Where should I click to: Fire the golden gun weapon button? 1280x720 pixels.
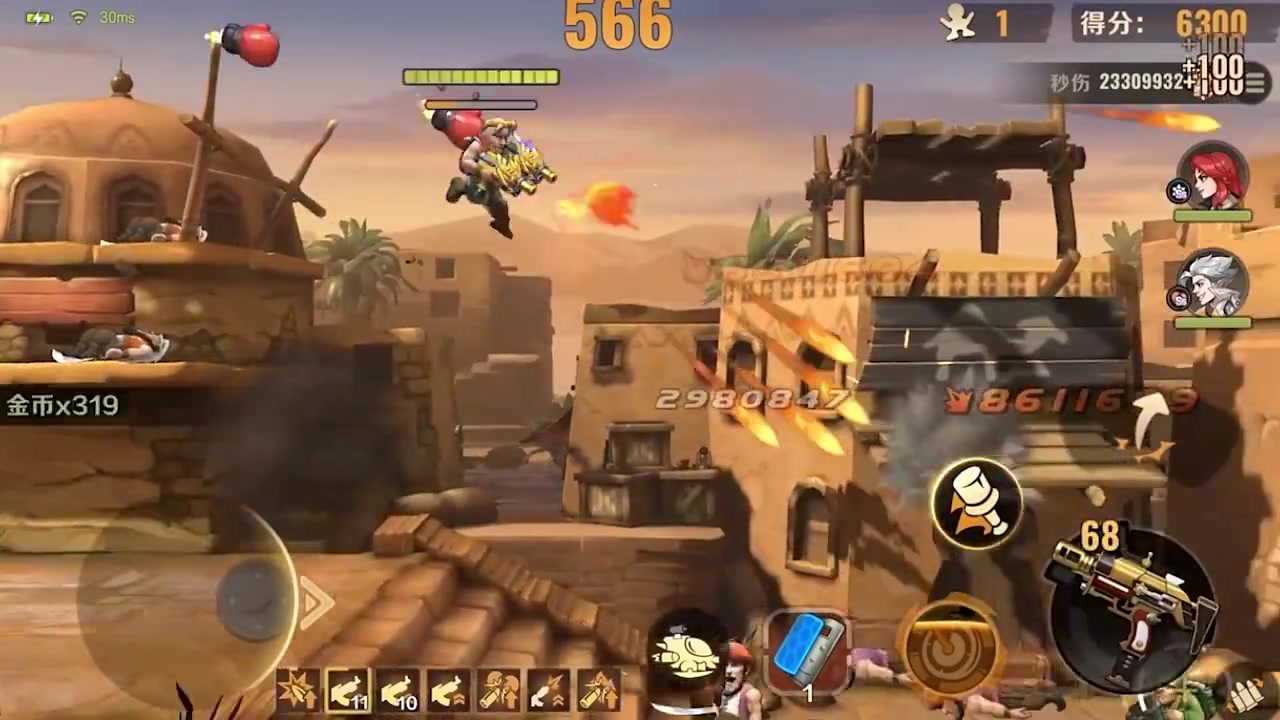coord(1130,607)
